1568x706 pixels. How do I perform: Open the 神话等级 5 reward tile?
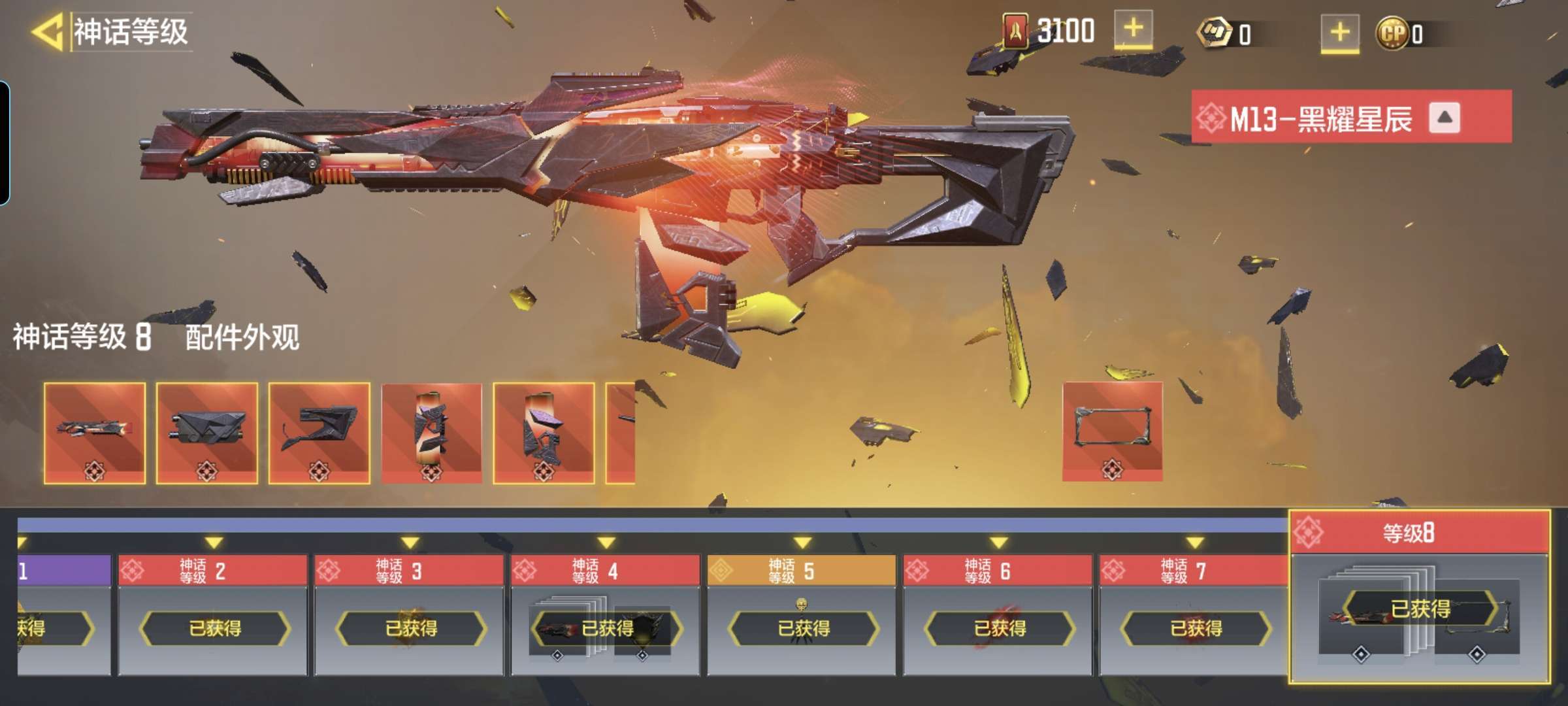[x=802, y=614]
